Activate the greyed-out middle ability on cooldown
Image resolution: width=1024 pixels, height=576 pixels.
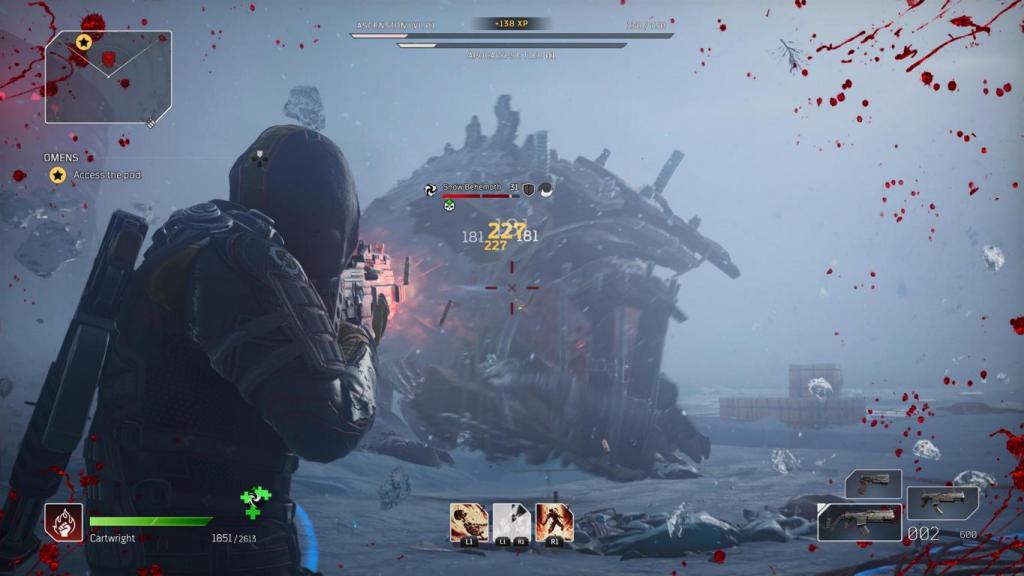(x=512, y=522)
